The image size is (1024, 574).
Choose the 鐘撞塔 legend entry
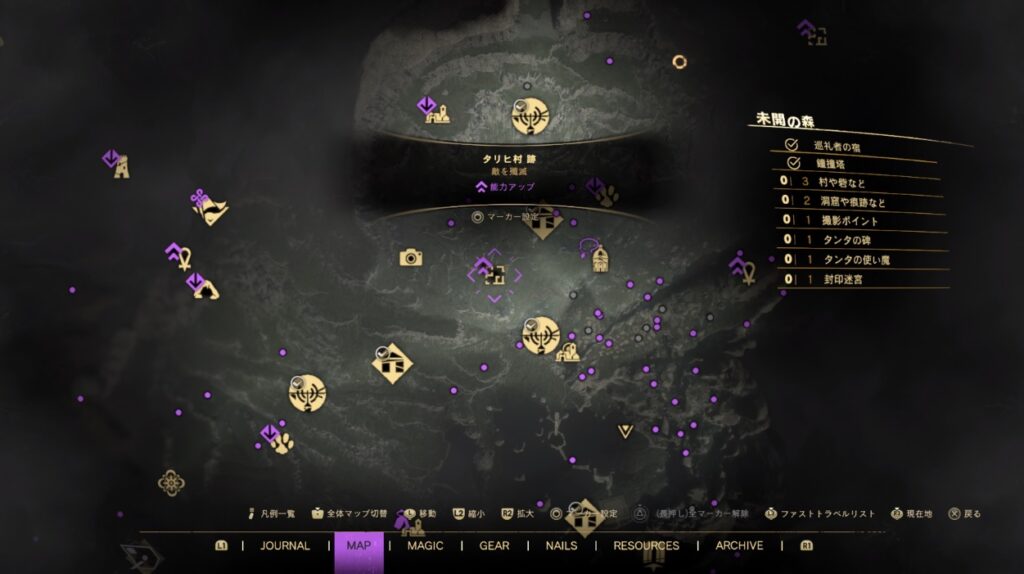click(850, 164)
